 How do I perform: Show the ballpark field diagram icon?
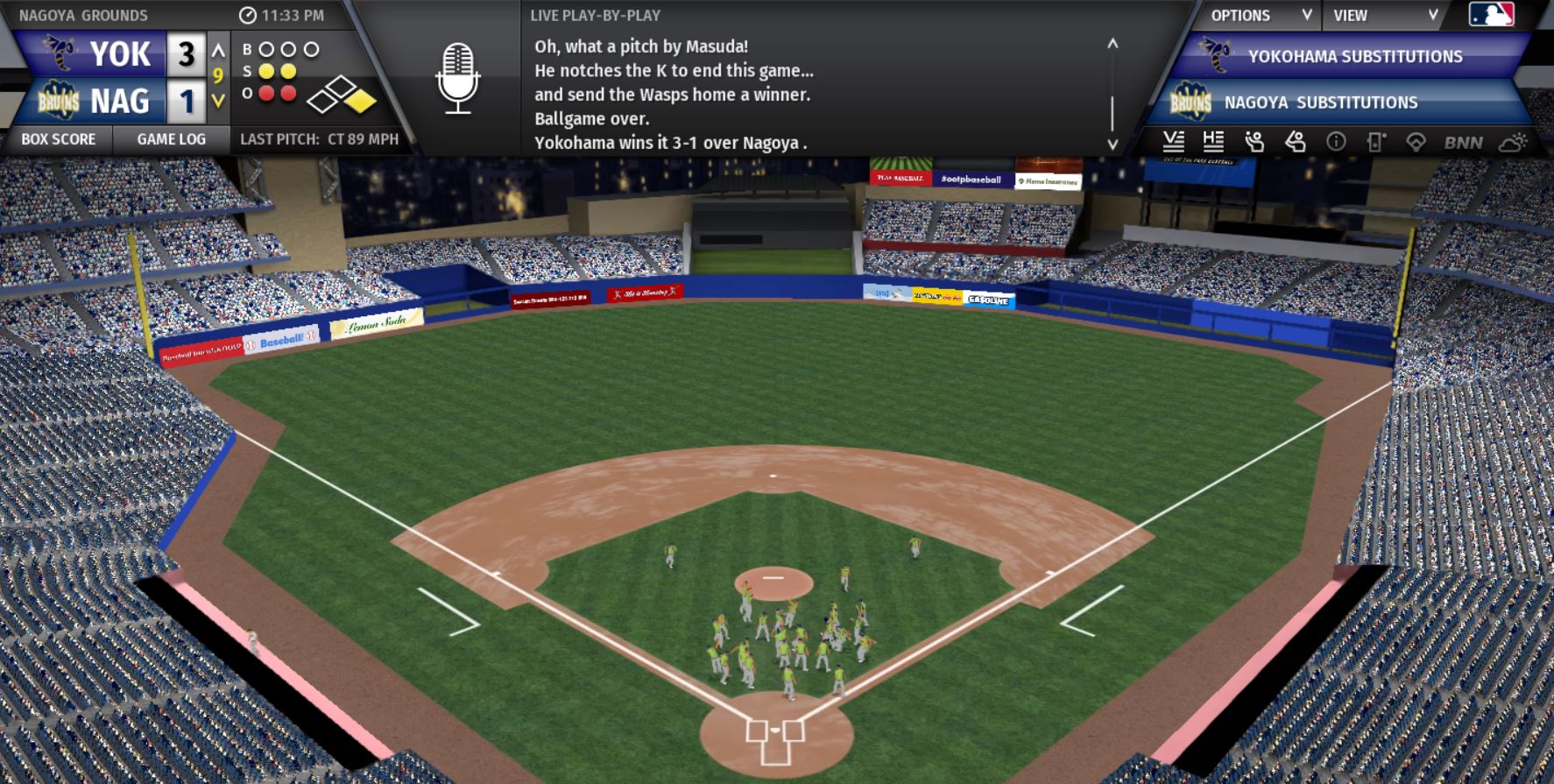coord(1416,141)
